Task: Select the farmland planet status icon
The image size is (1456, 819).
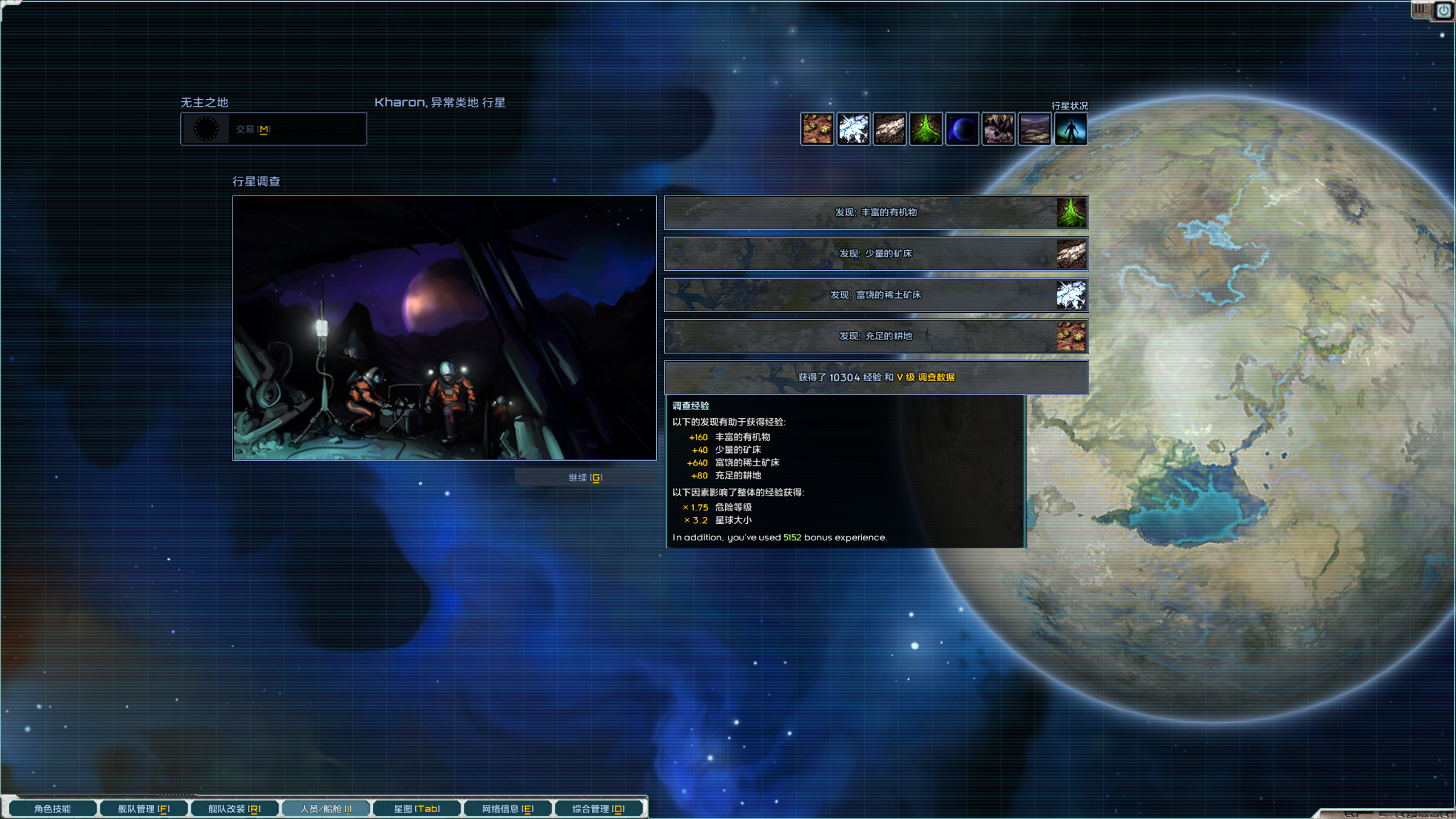Action: click(817, 129)
